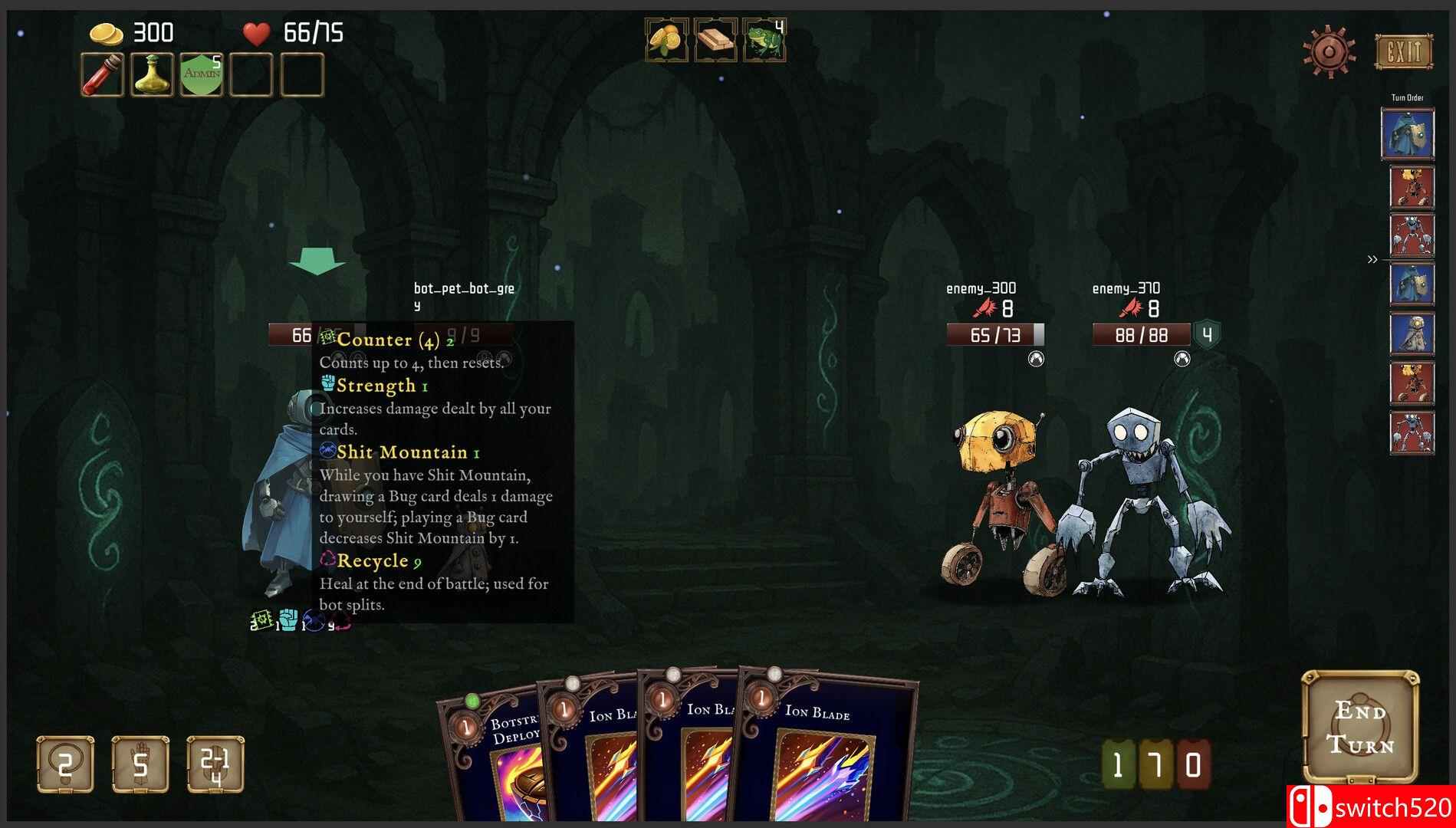
Task: Select the enlarged top turn order portrait
Action: pos(1408,133)
